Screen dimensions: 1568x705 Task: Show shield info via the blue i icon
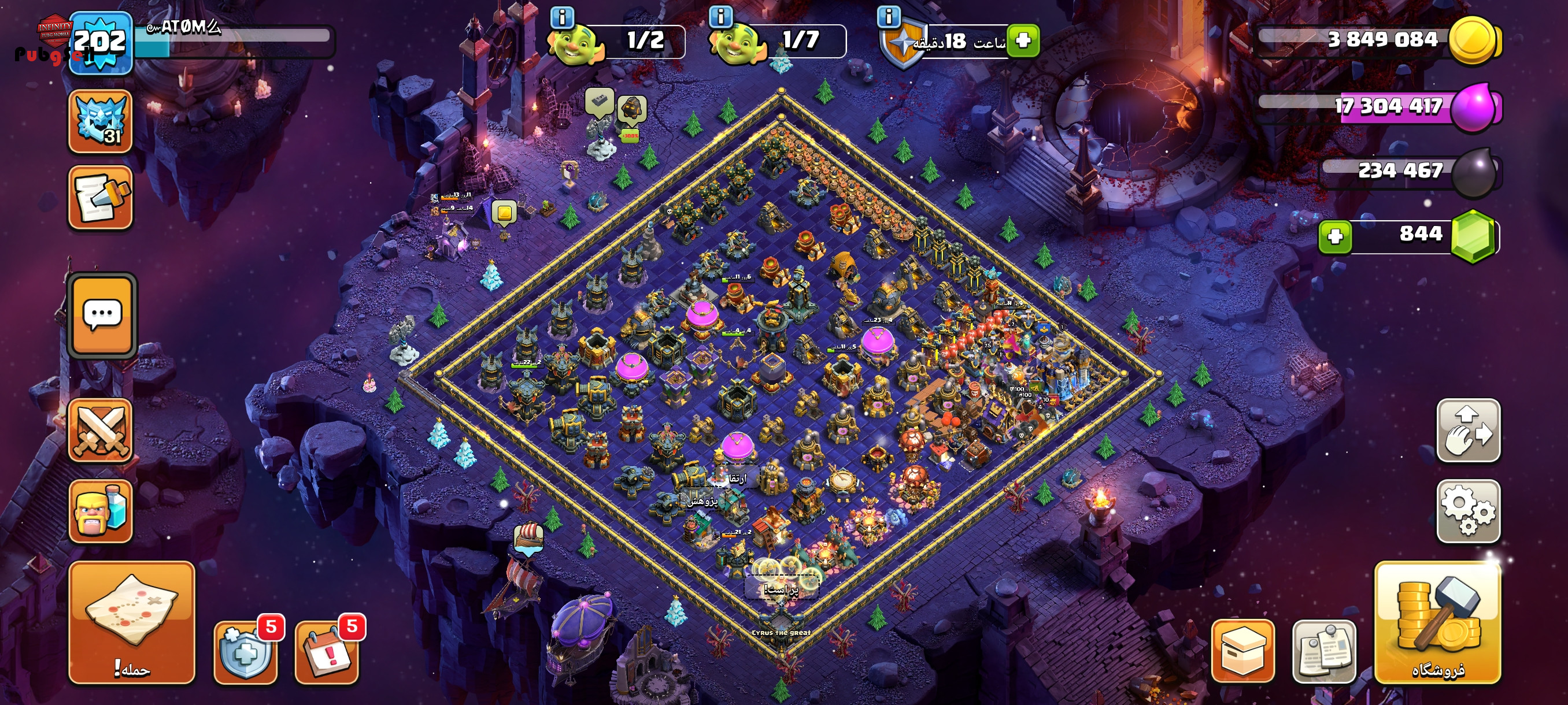(889, 16)
